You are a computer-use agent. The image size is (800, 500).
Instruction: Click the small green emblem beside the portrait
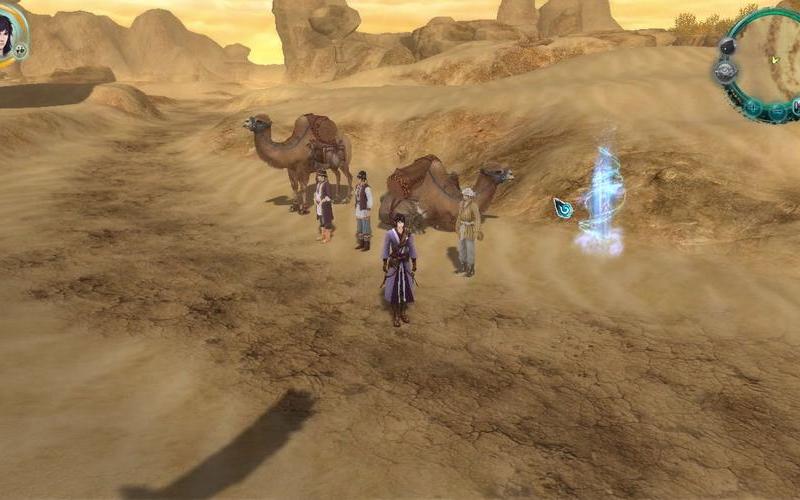click(21, 49)
